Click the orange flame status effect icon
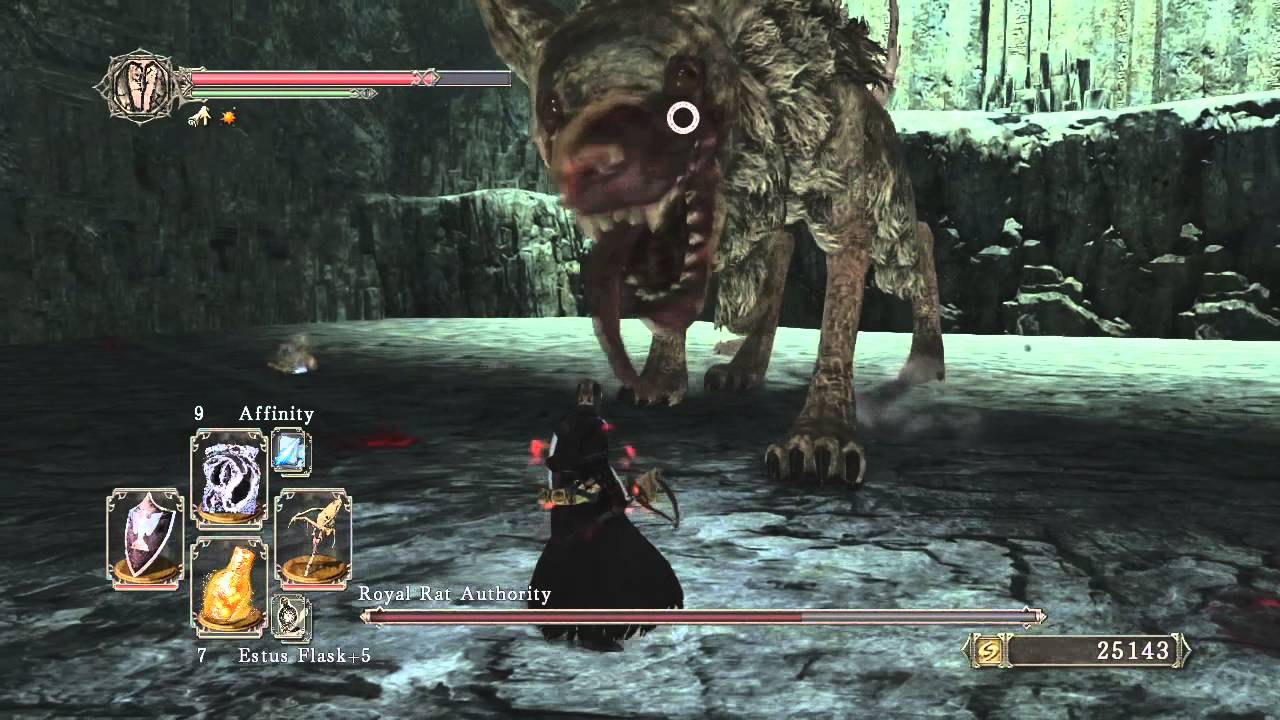Viewport: 1280px width, 720px height. click(x=228, y=118)
